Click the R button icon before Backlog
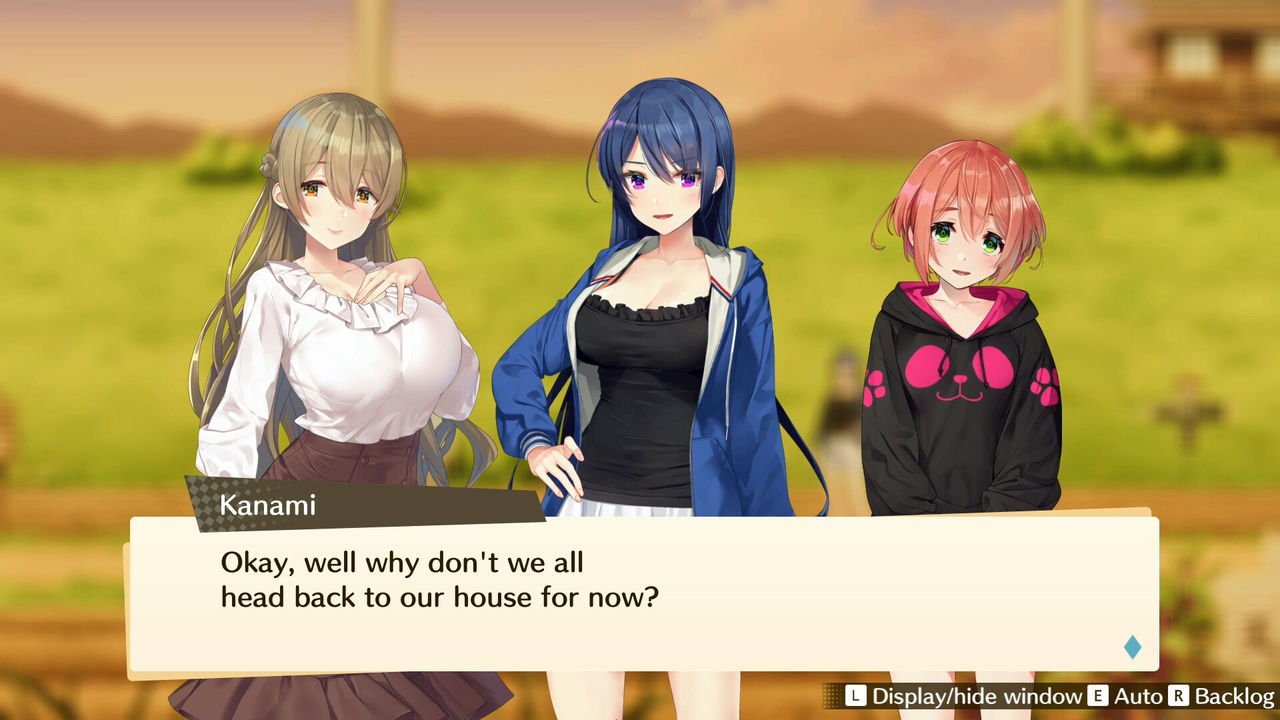Screen dimensions: 1280x720 coord(1180,697)
